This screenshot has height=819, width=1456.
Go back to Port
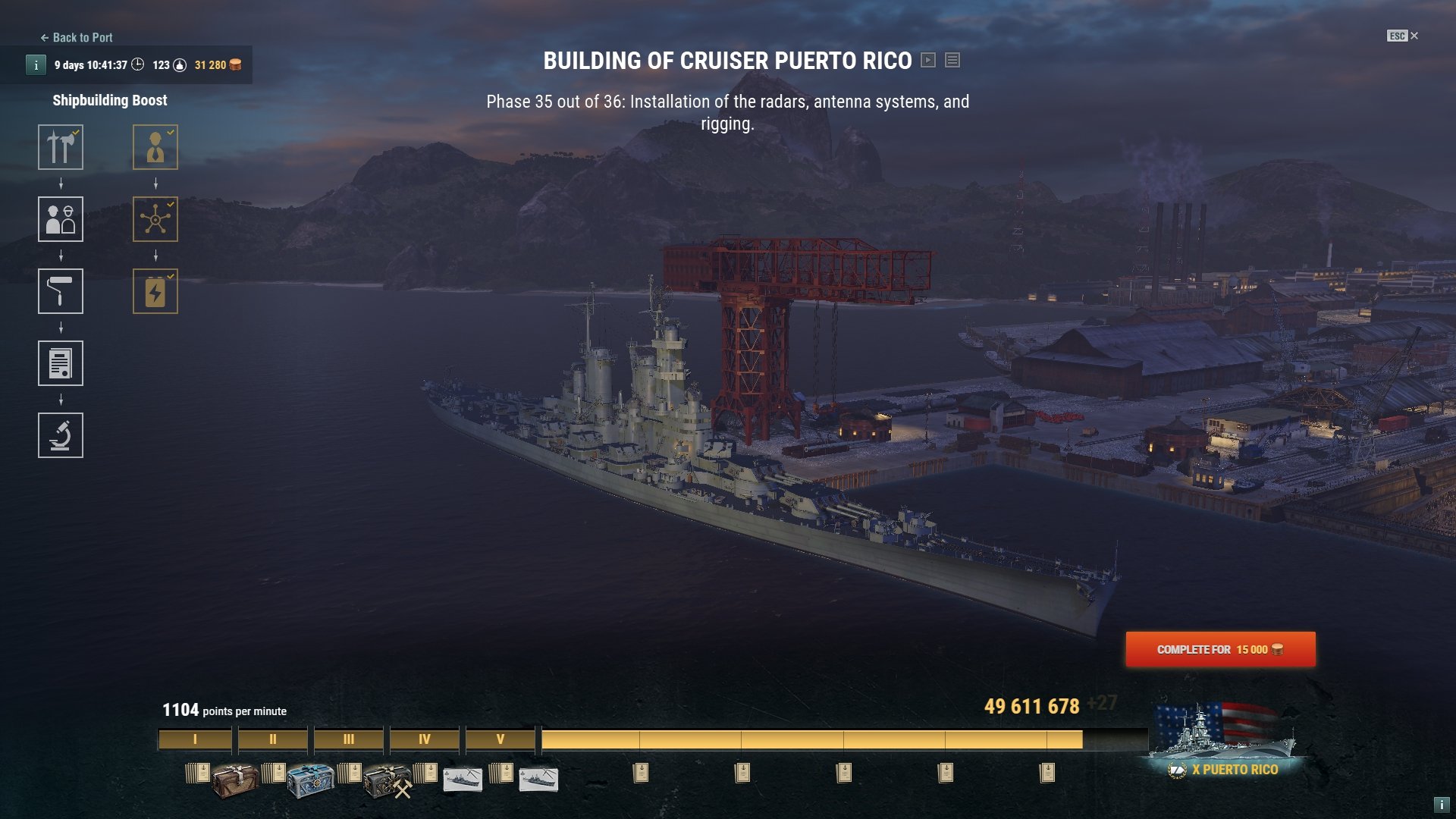click(77, 38)
